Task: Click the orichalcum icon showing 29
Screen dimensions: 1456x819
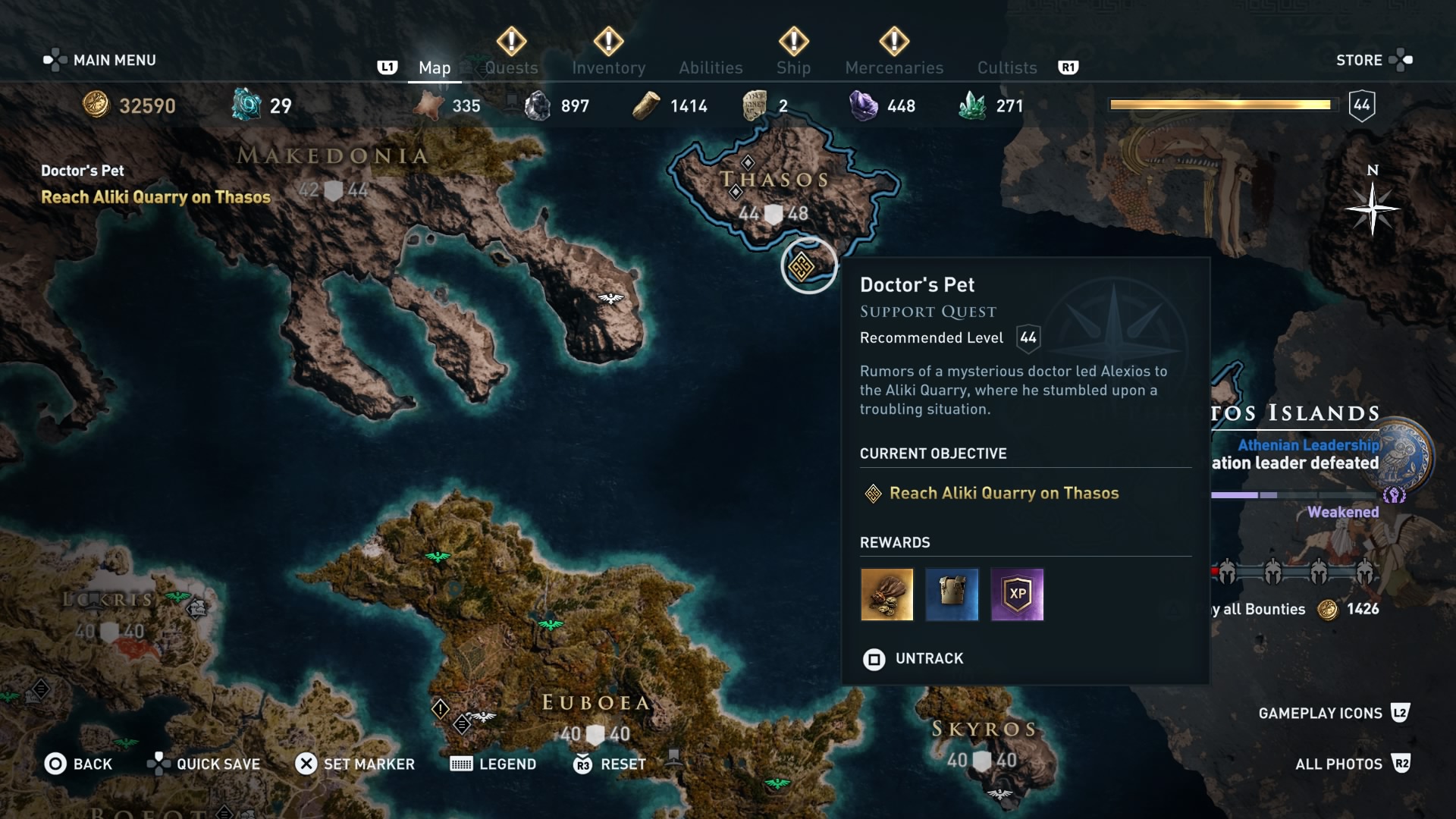Action: (x=245, y=105)
